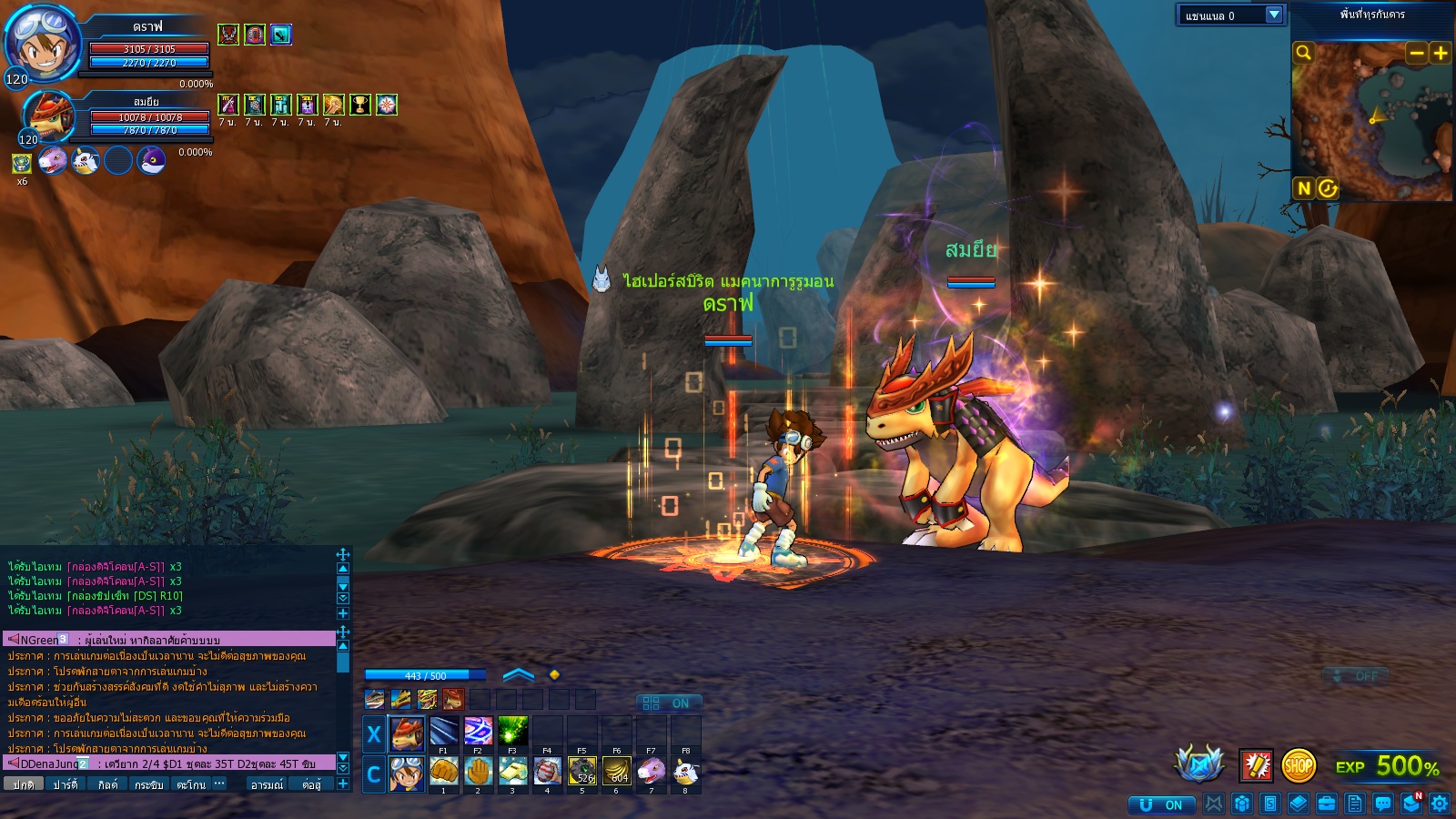The height and width of the screenshot is (819, 1456).
Task: Use the fist skill in slot 1
Action: [x=443, y=772]
